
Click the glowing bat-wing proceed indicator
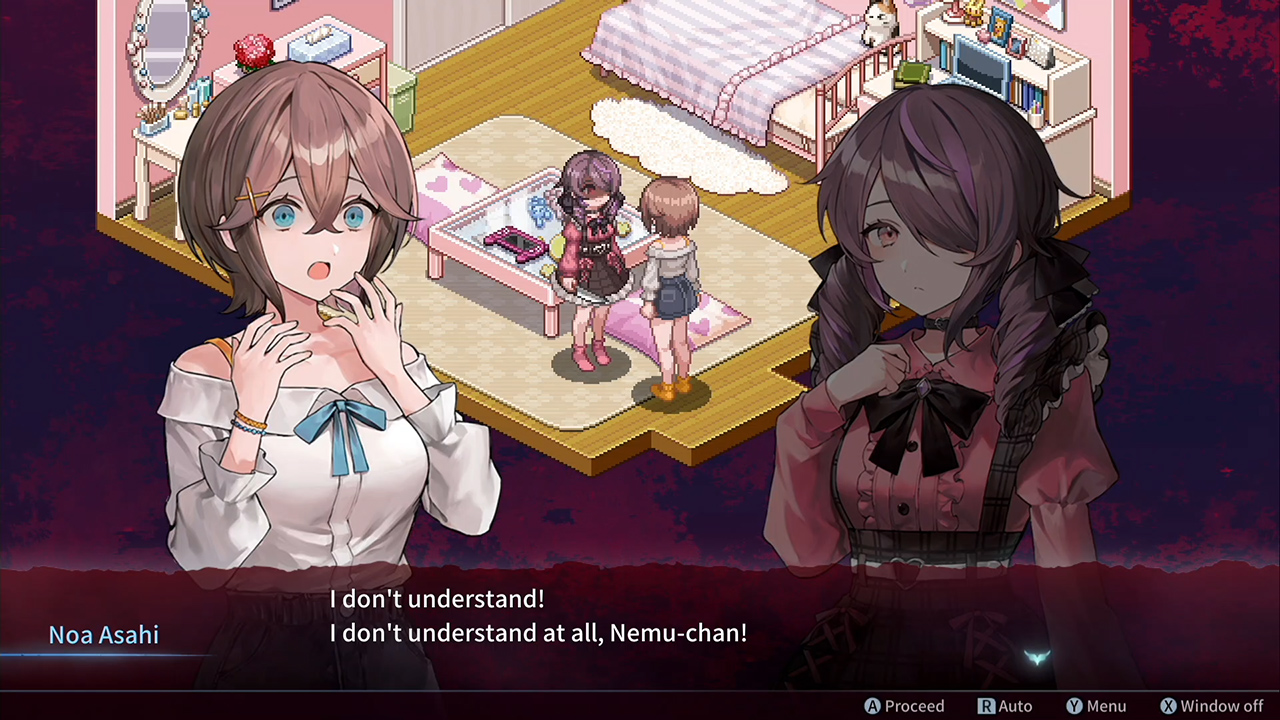[1038, 657]
